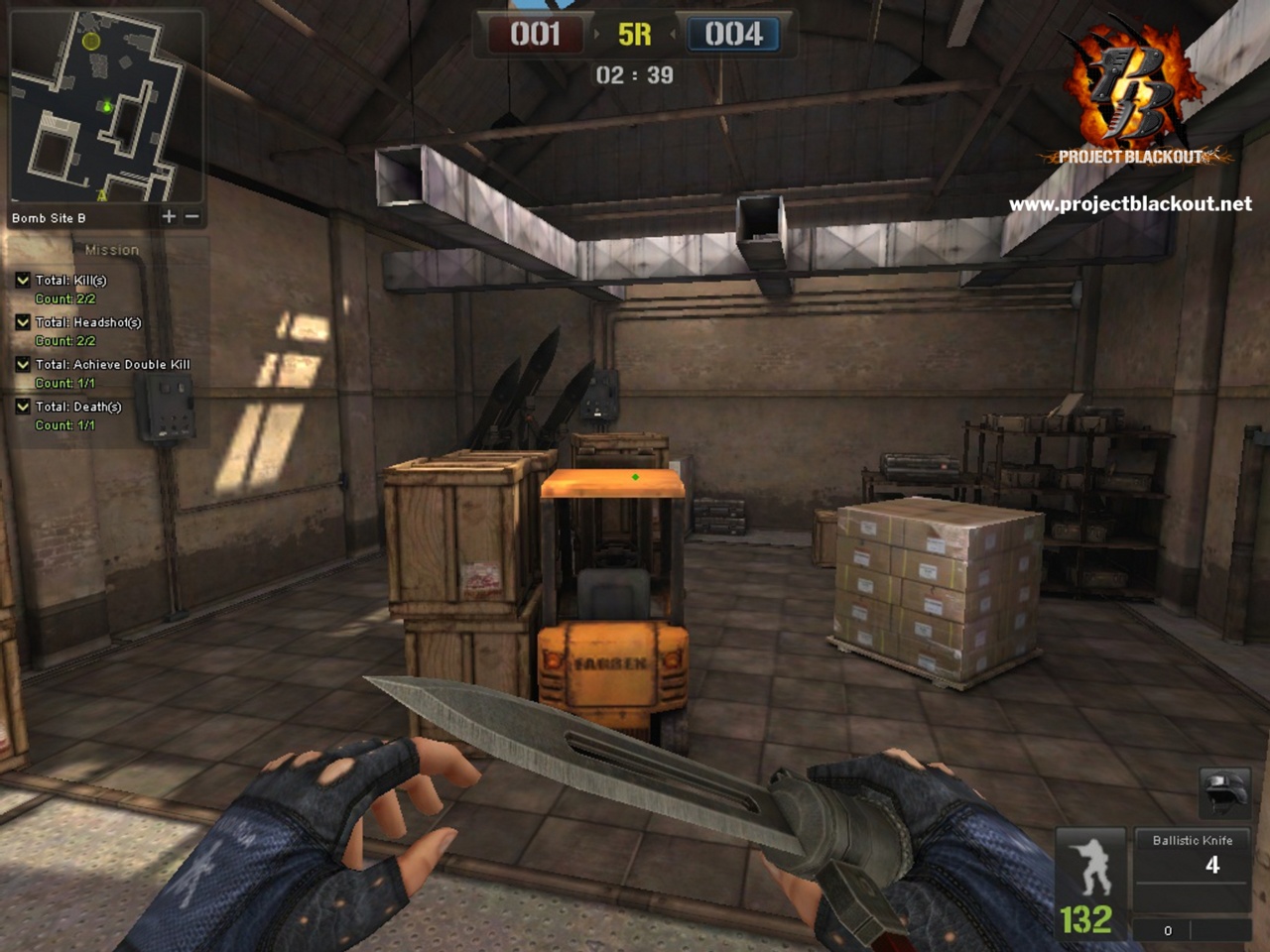Toggle the Total: Headshot(s) mission checkbox
This screenshot has height=952, width=1270.
21,322
